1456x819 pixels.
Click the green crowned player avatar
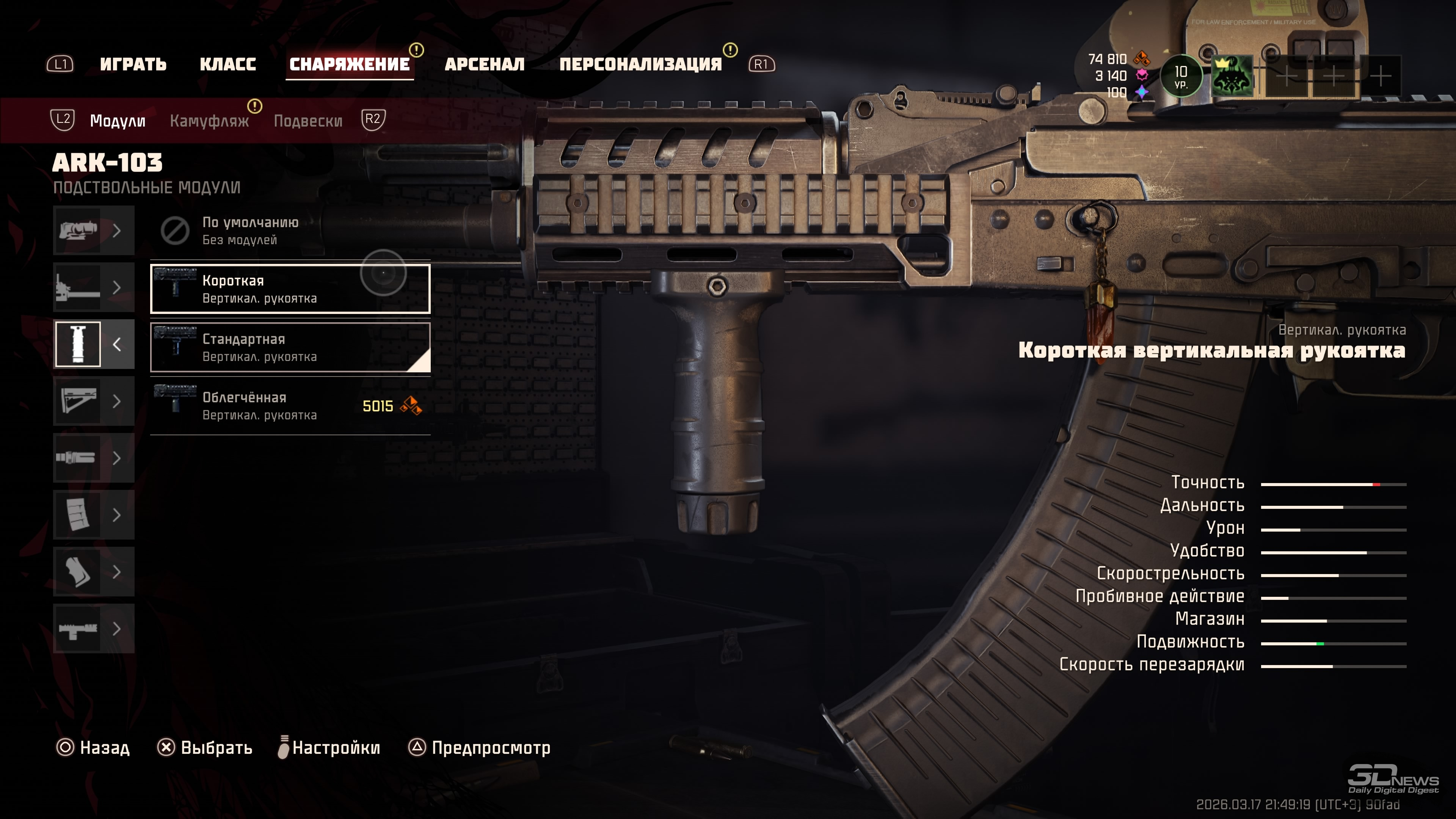1232,76
